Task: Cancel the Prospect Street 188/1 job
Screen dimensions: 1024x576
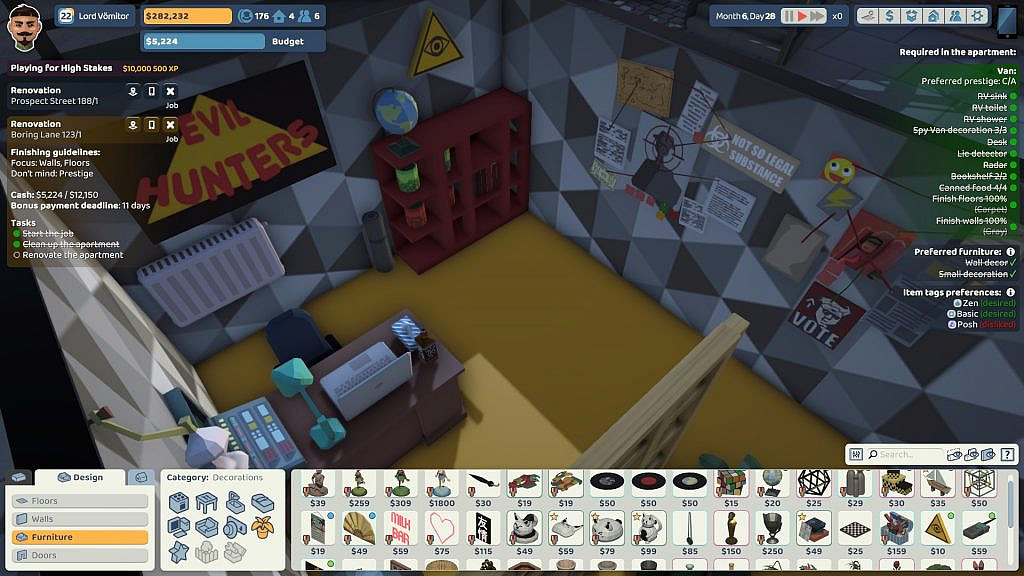Action: (x=170, y=91)
